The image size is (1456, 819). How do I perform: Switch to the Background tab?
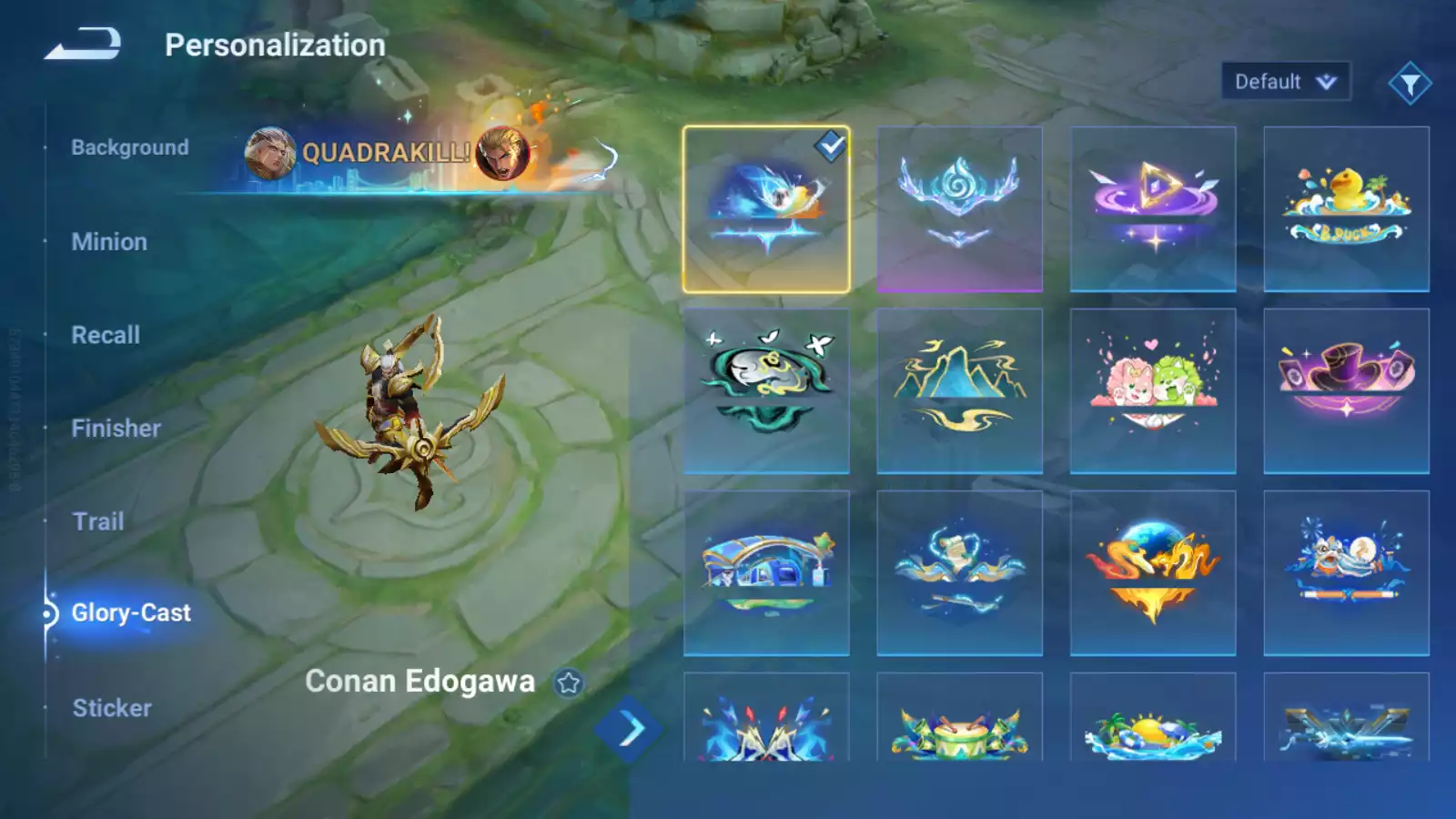(x=130, y=147)
